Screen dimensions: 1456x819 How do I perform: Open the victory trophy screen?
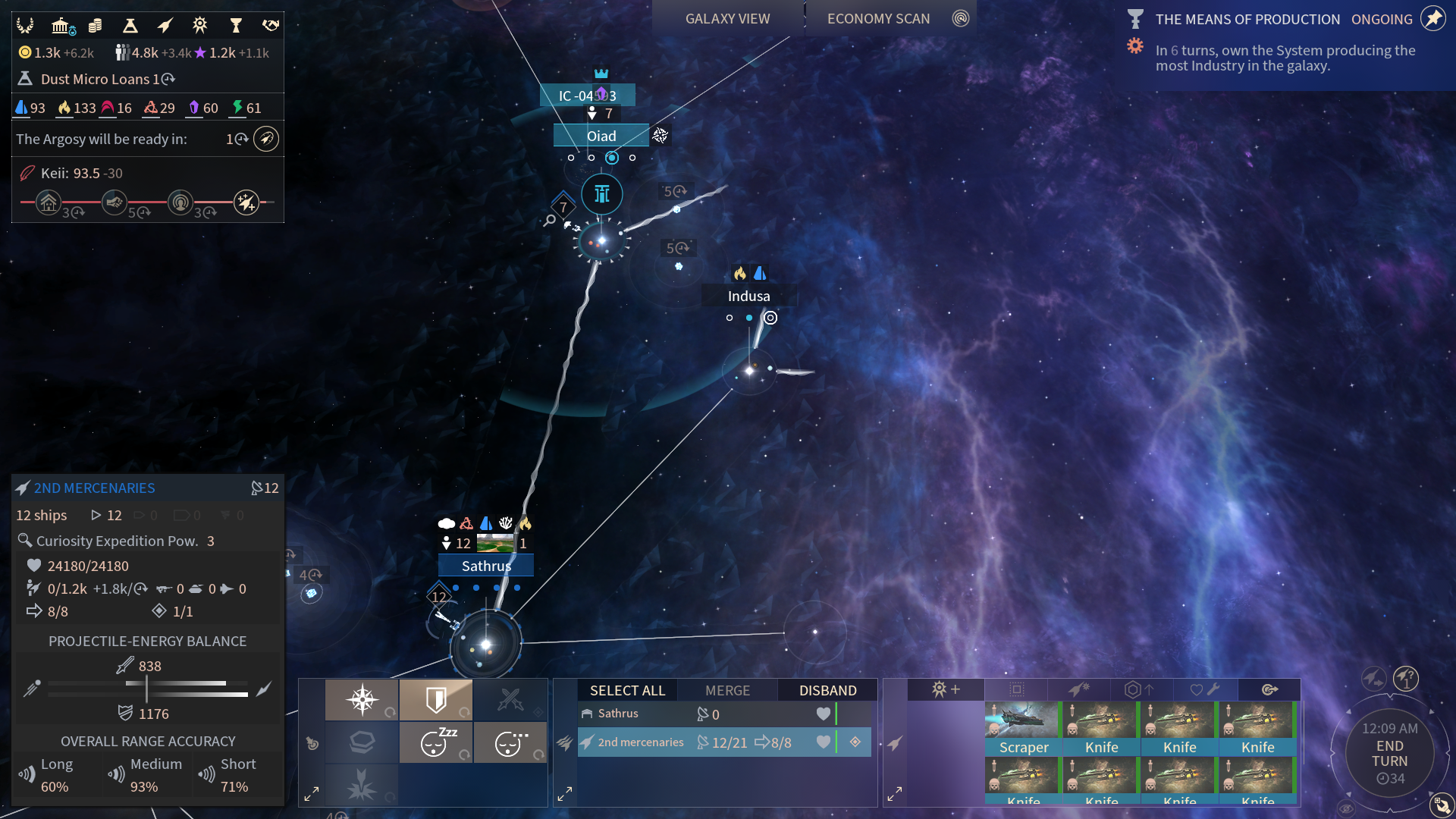point(236,26)
